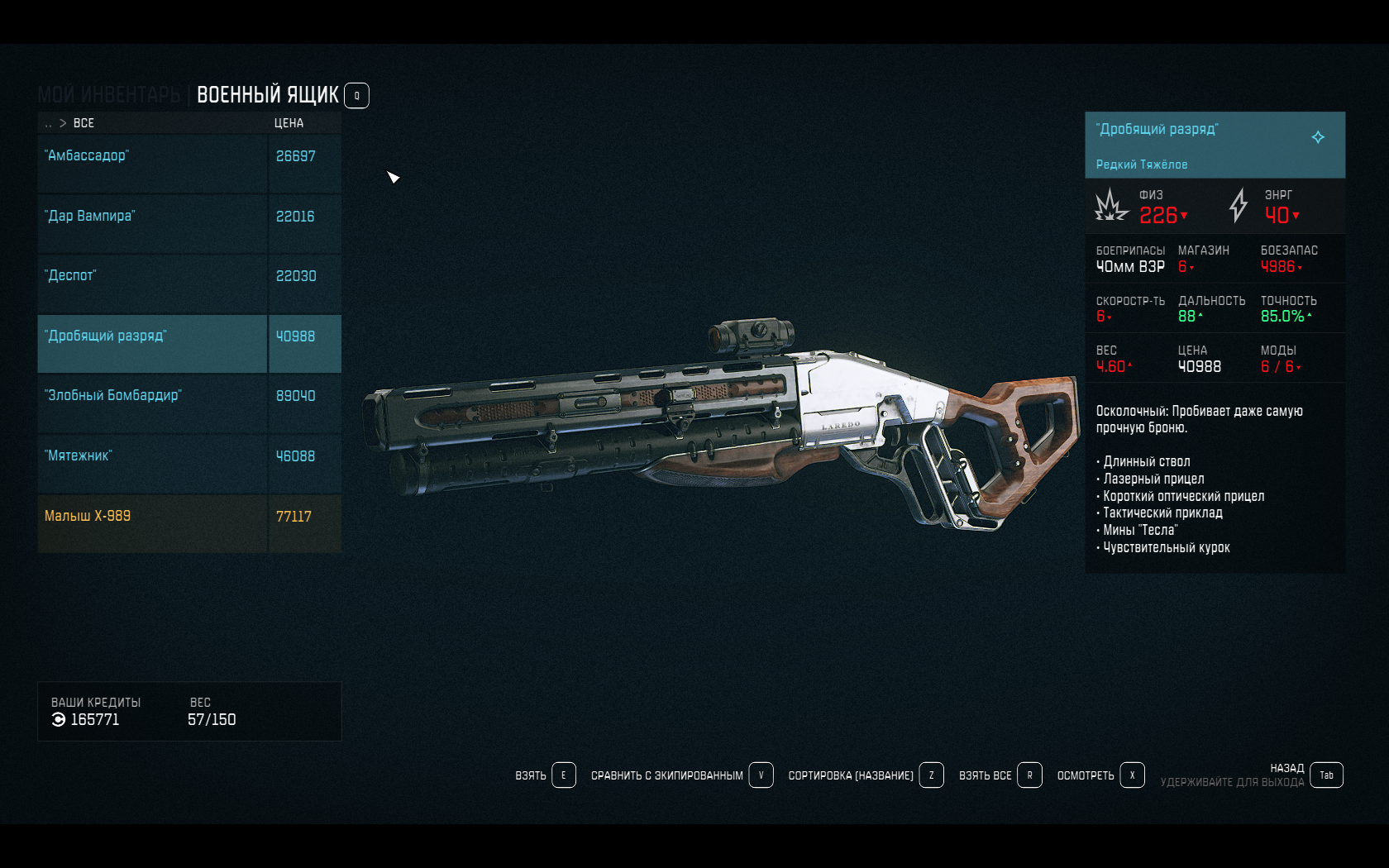
Task: Sort the list by the "Цена" column
Action: click(x=289, y=123)
